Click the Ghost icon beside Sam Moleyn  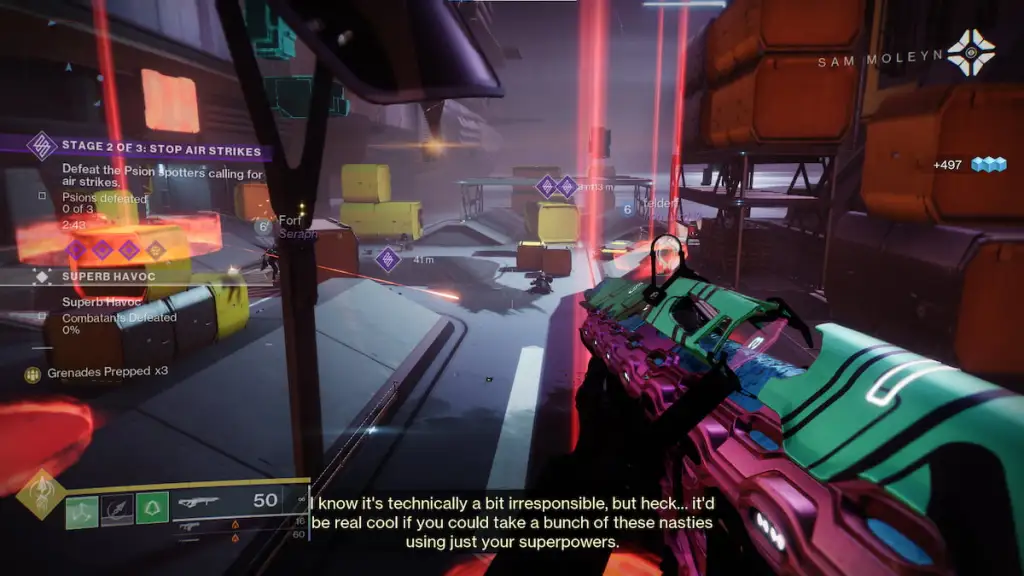972,51
